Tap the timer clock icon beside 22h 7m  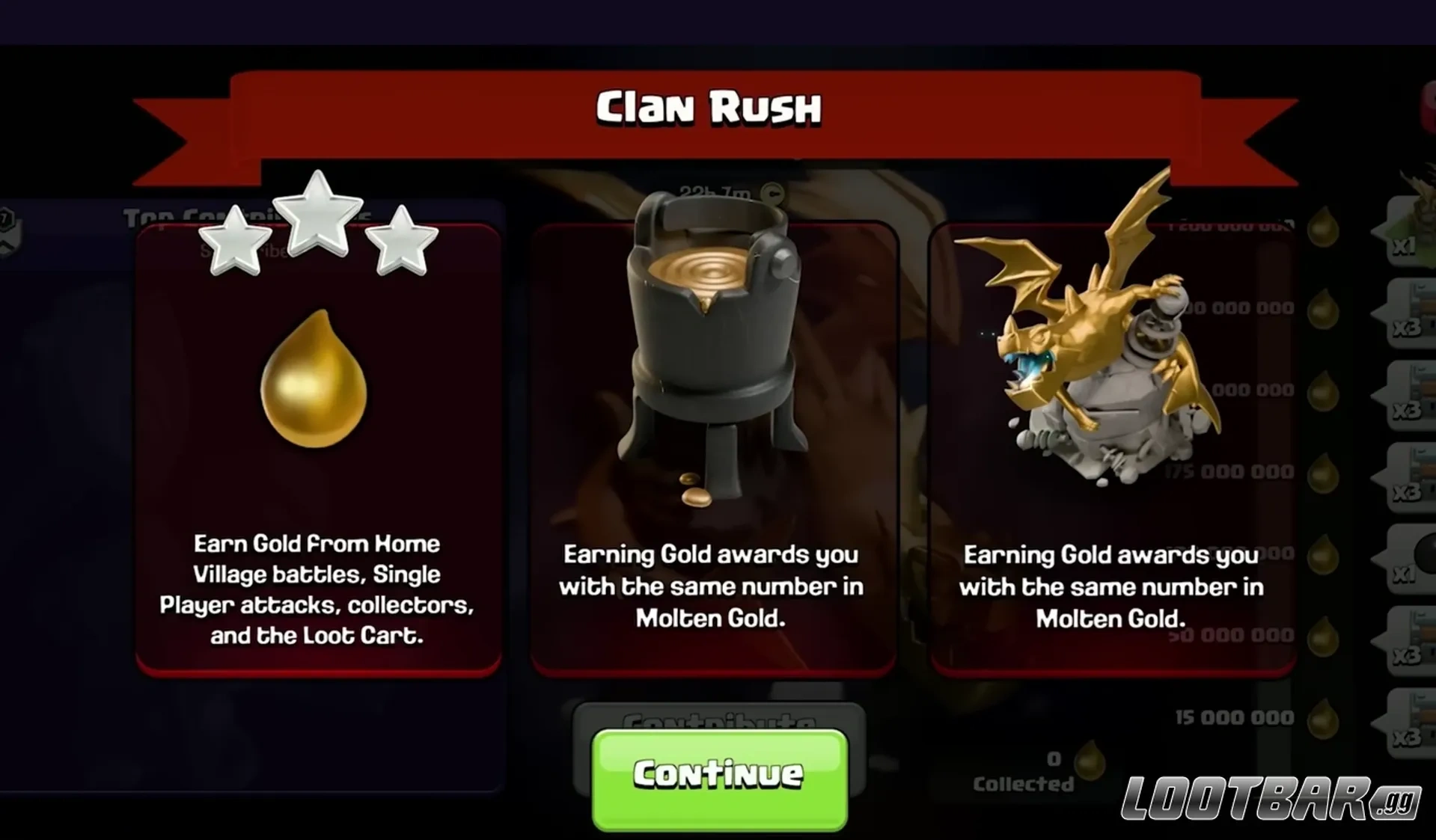[772, 193]
